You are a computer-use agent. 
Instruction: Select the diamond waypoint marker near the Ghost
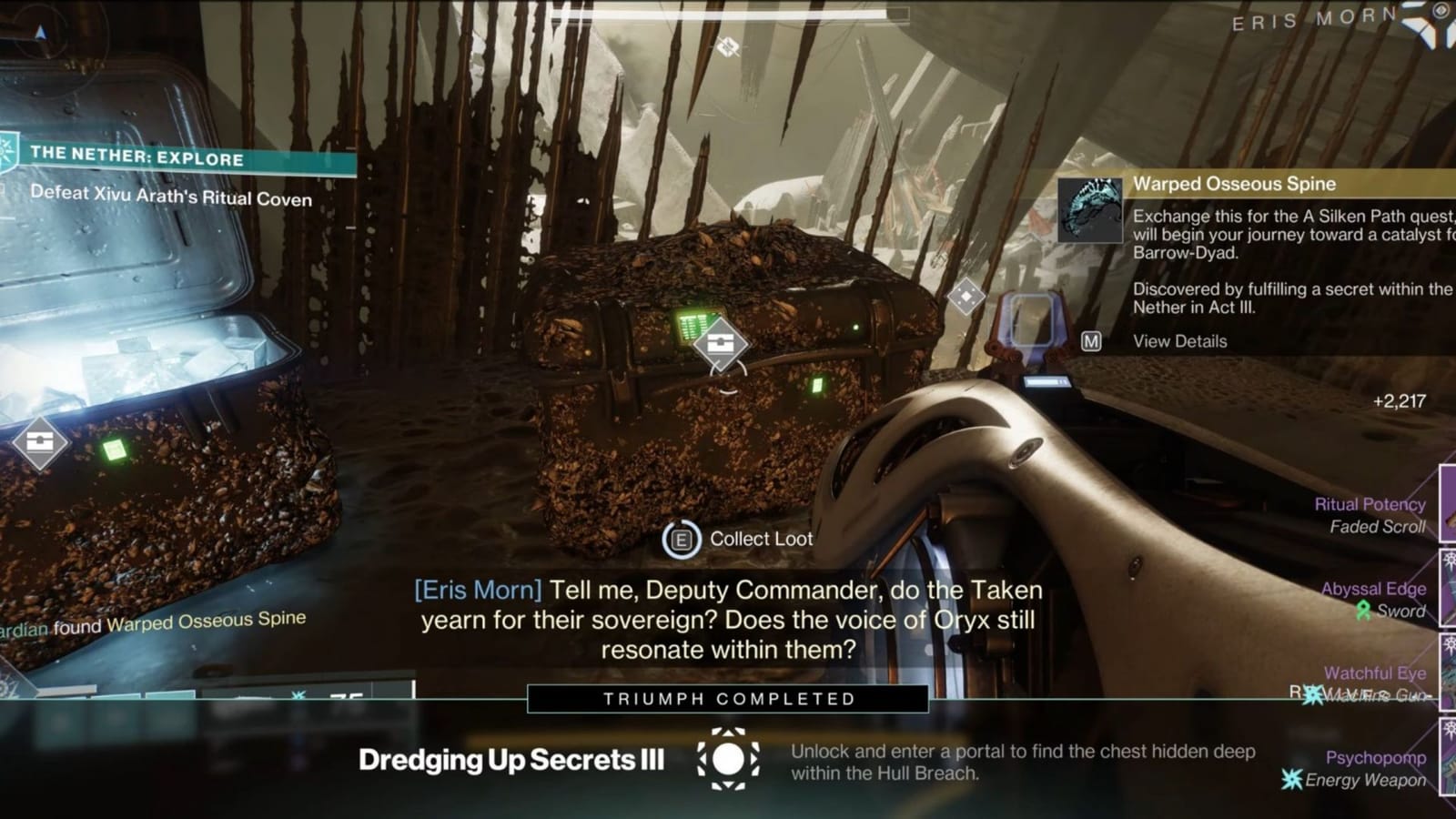pos(968,295)
